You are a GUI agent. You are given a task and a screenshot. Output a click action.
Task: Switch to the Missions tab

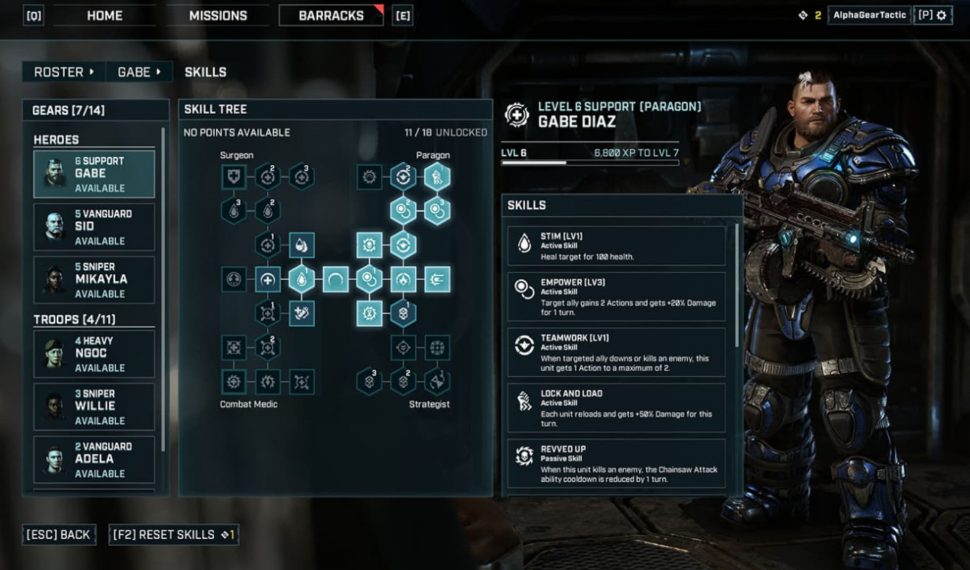tap(217, 16)
